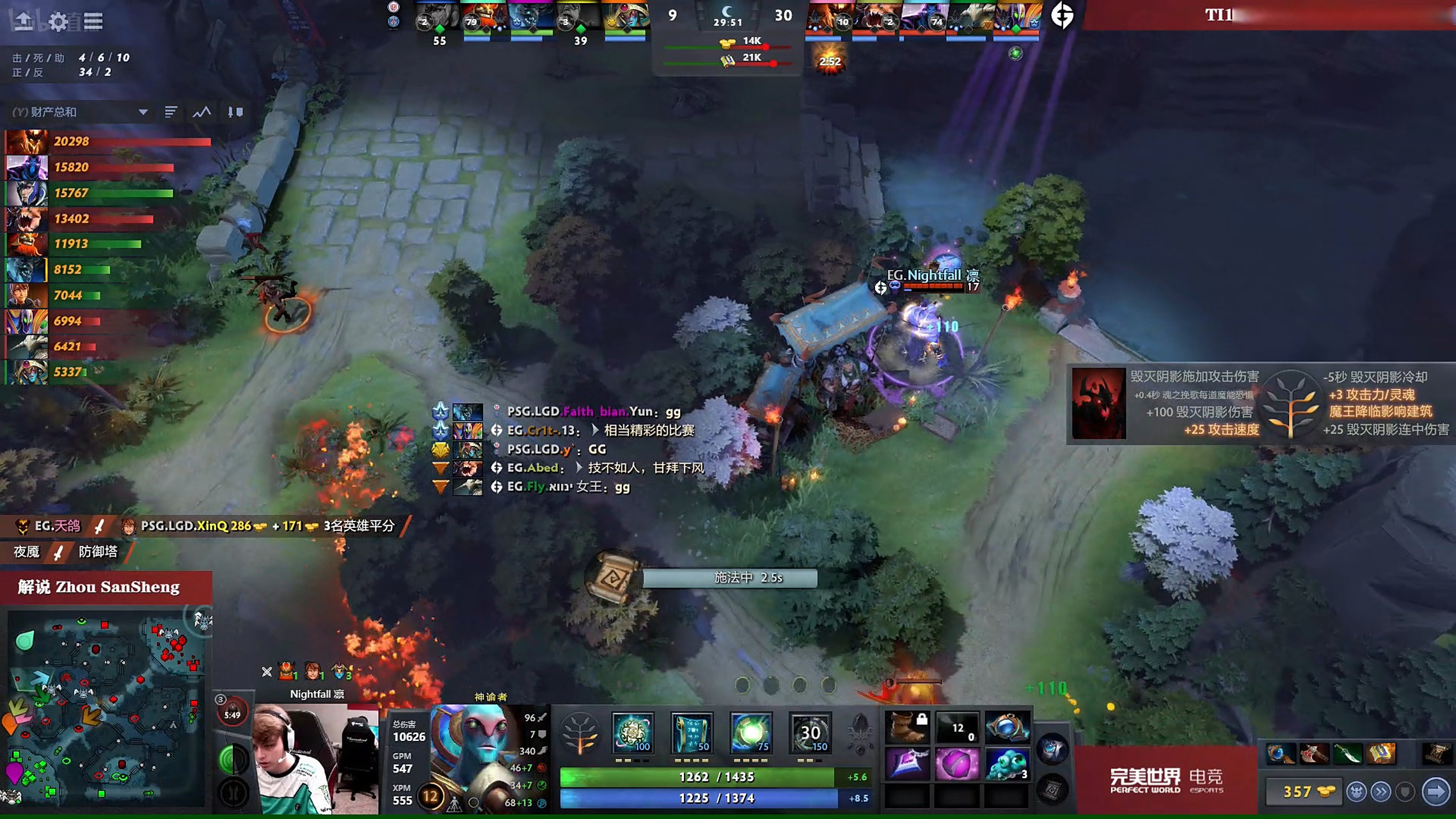The width and height of the screenshot is (1456, 819).
Task: Click the locked boots item slot
Action: click(907, 728)
